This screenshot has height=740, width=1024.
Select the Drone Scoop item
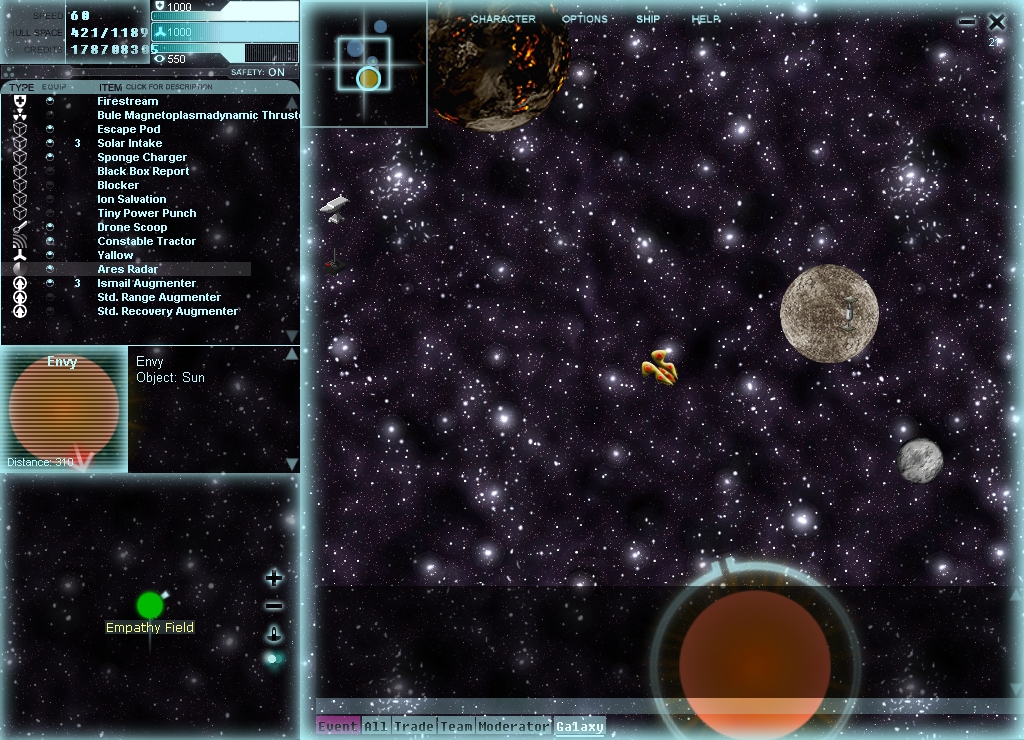click(x=132, y=227)
